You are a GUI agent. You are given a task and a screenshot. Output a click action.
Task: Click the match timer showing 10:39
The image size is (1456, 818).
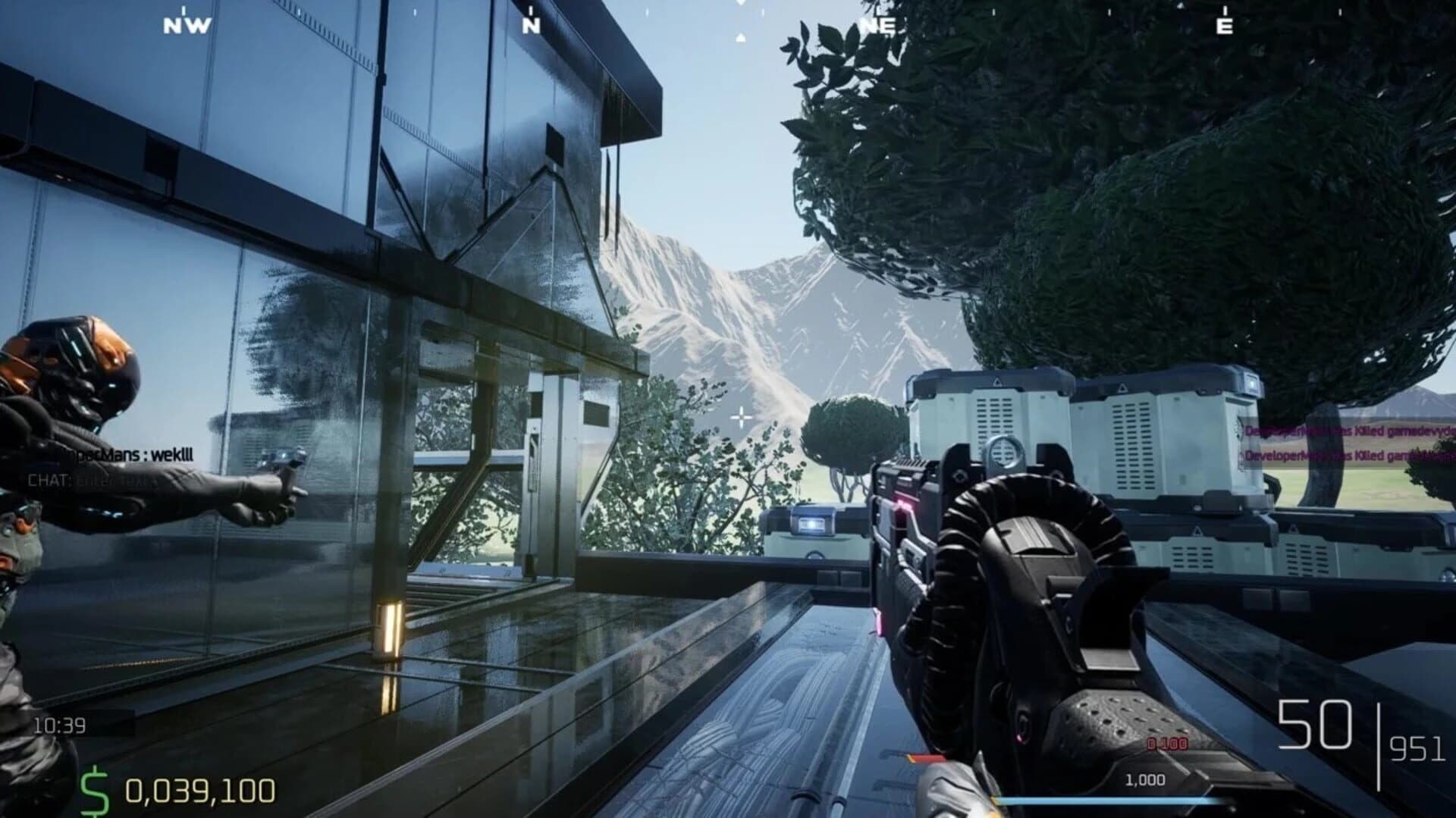tap(60, 724)
